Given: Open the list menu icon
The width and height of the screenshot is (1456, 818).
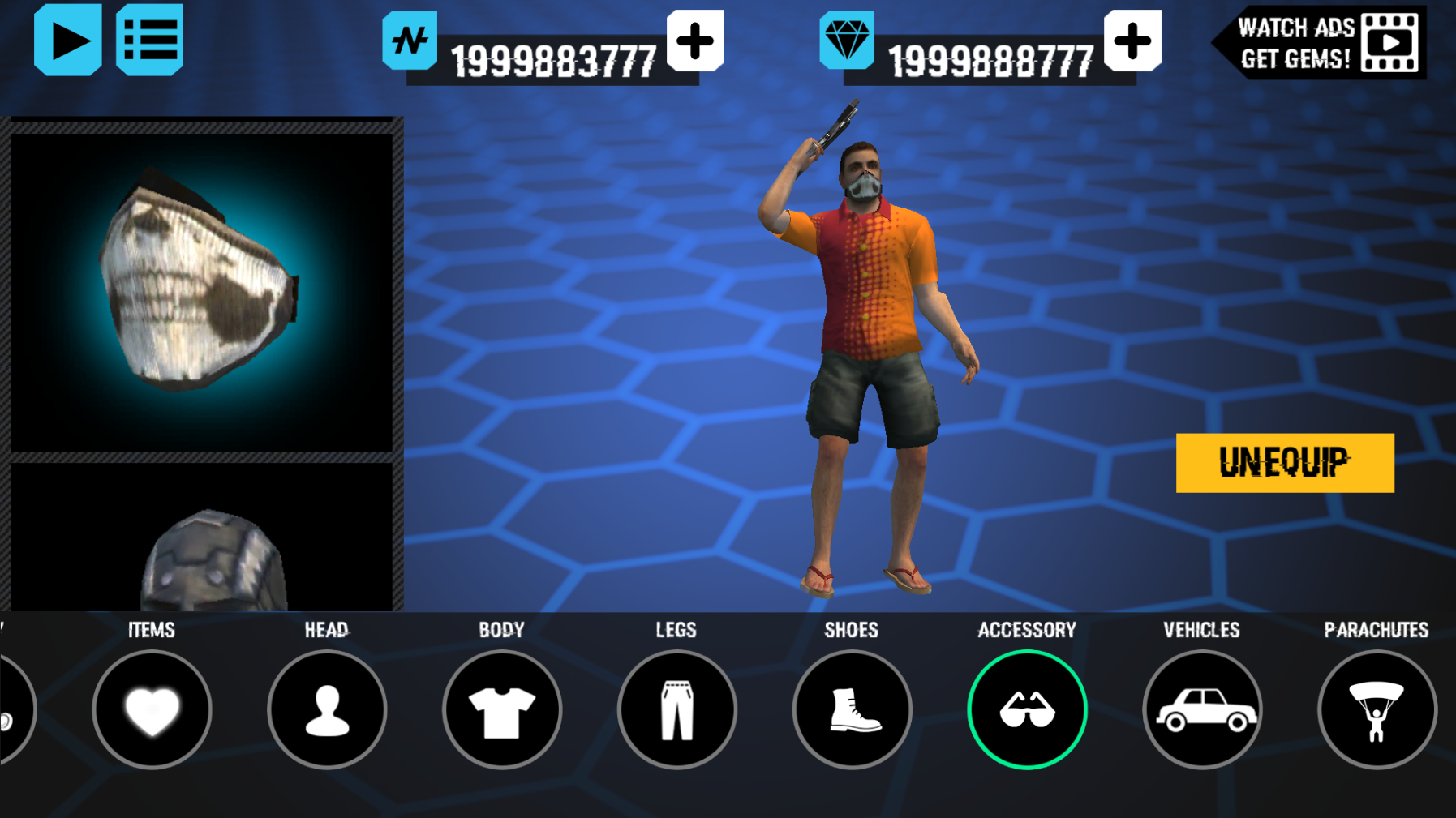Looking at the screenshot, I should click(150, 41).
